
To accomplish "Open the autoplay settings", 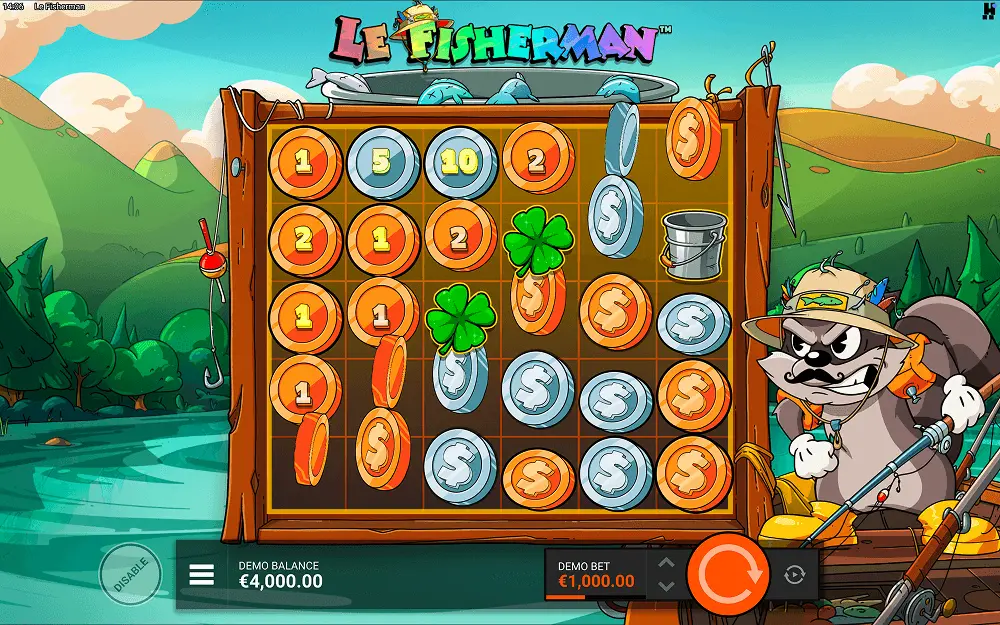I will [x=795, y=574].
